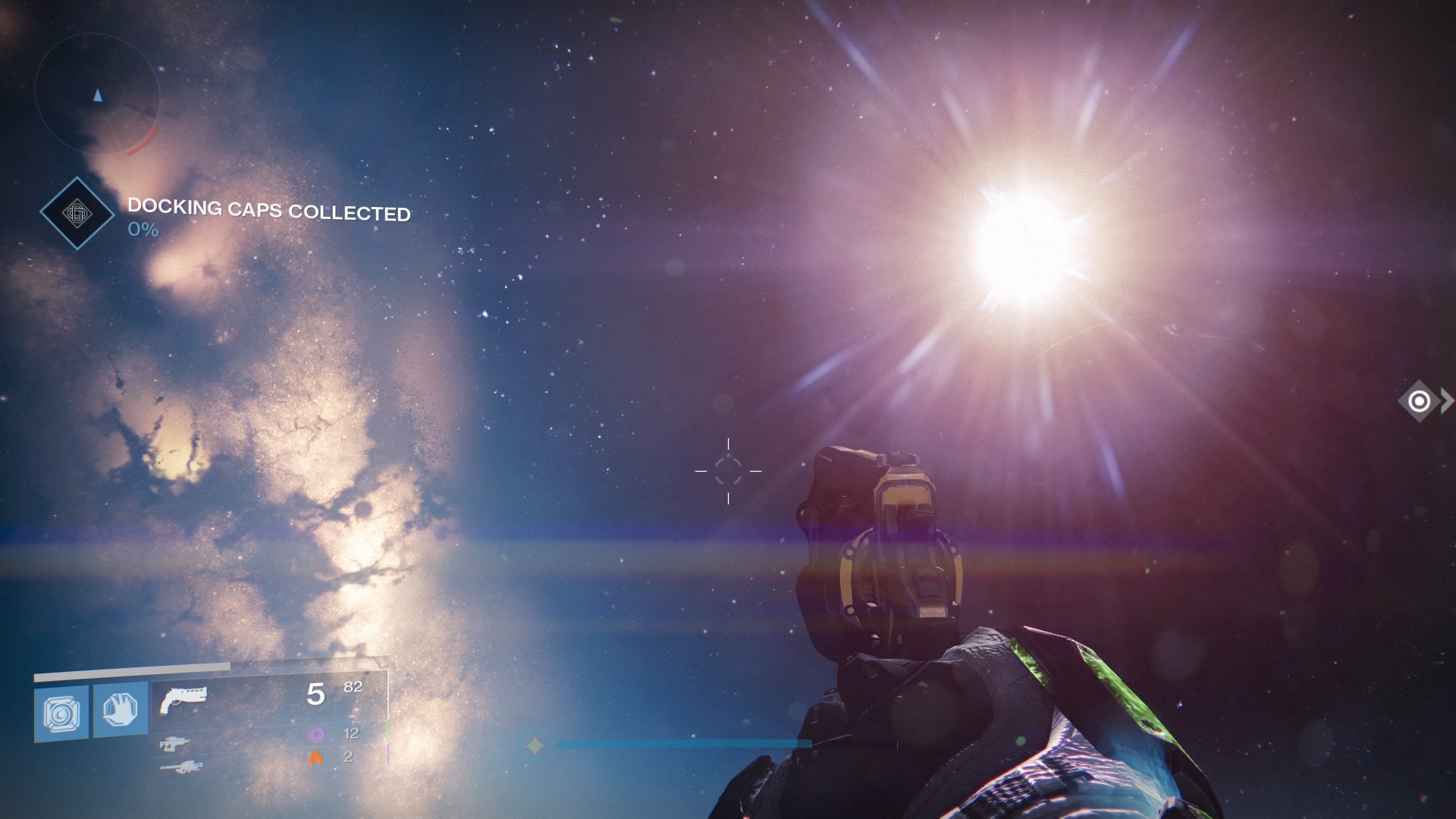Click the super ability diamond icon
This screenshot has height=819, width=1456.
click(x=535, y=746)
